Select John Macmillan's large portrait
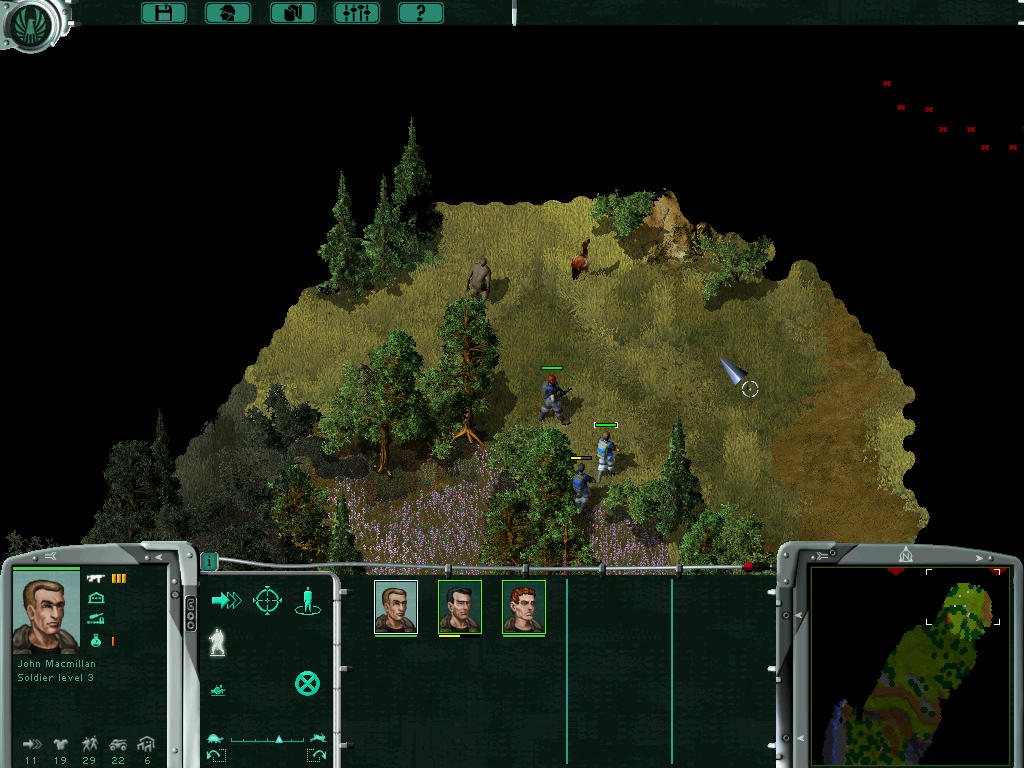 tap(45, 615)
